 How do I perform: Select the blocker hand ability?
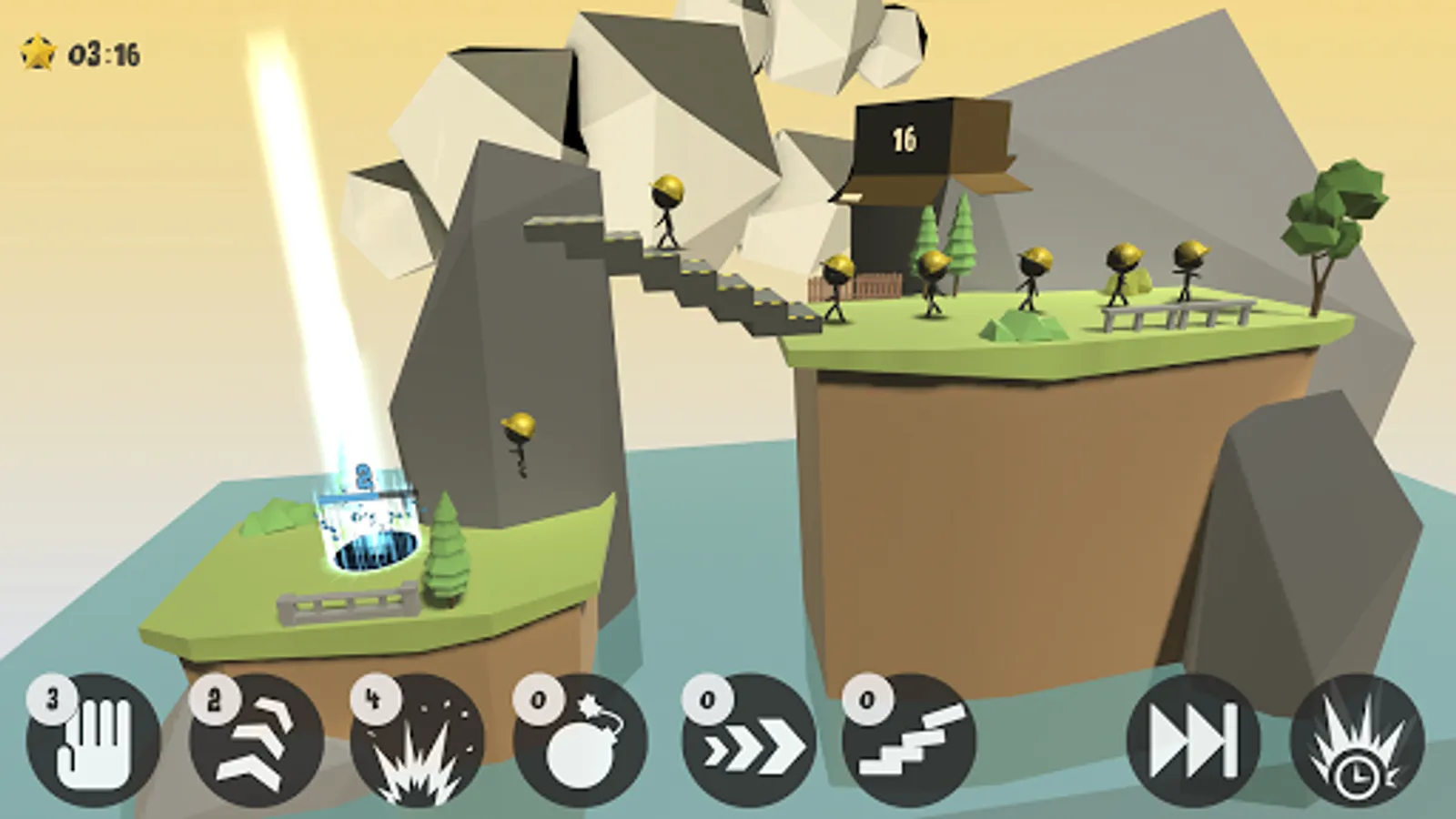[x=93, y=741]
